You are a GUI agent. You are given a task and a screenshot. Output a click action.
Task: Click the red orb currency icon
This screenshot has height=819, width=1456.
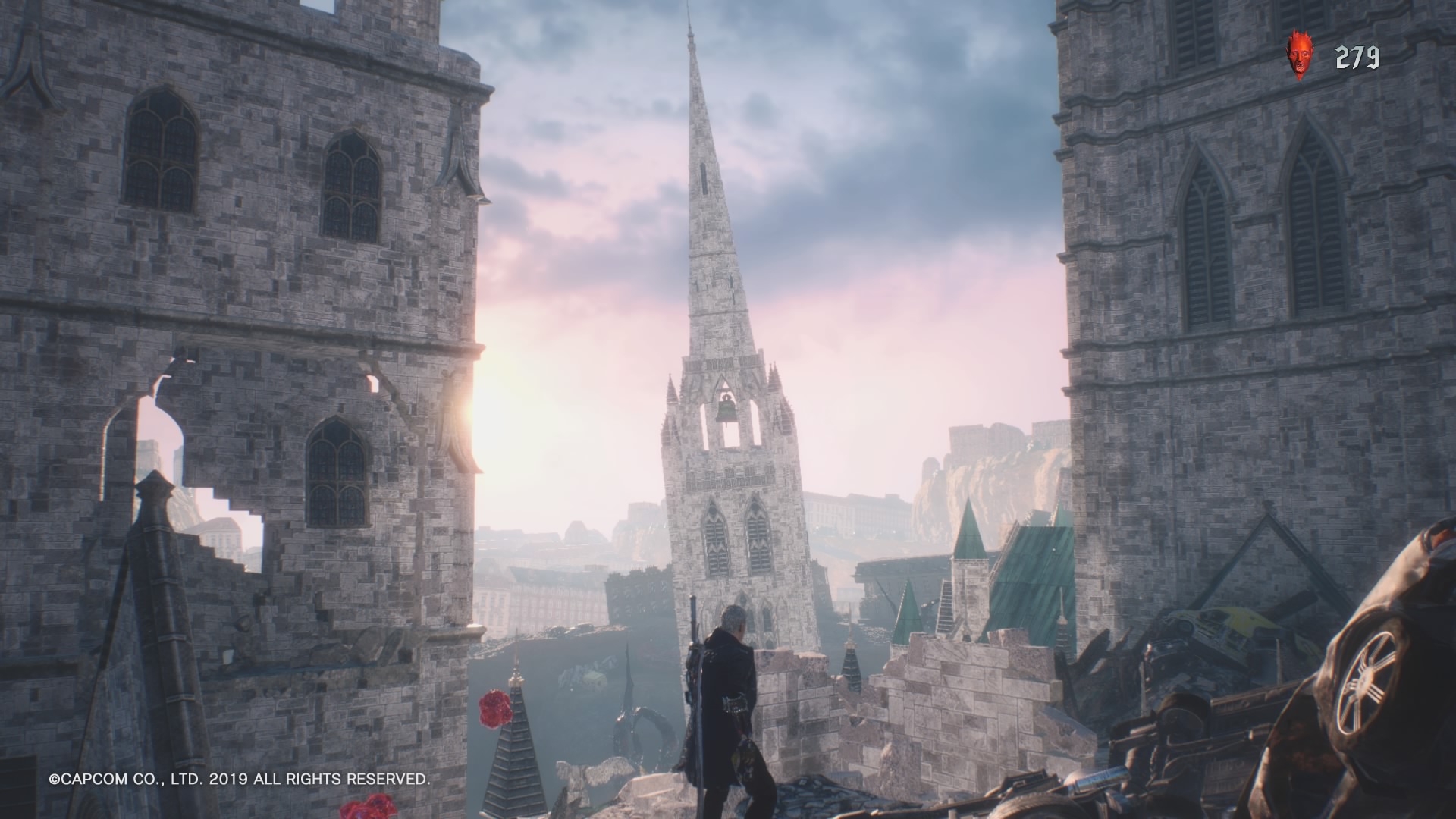click(x=1300, y=56)
